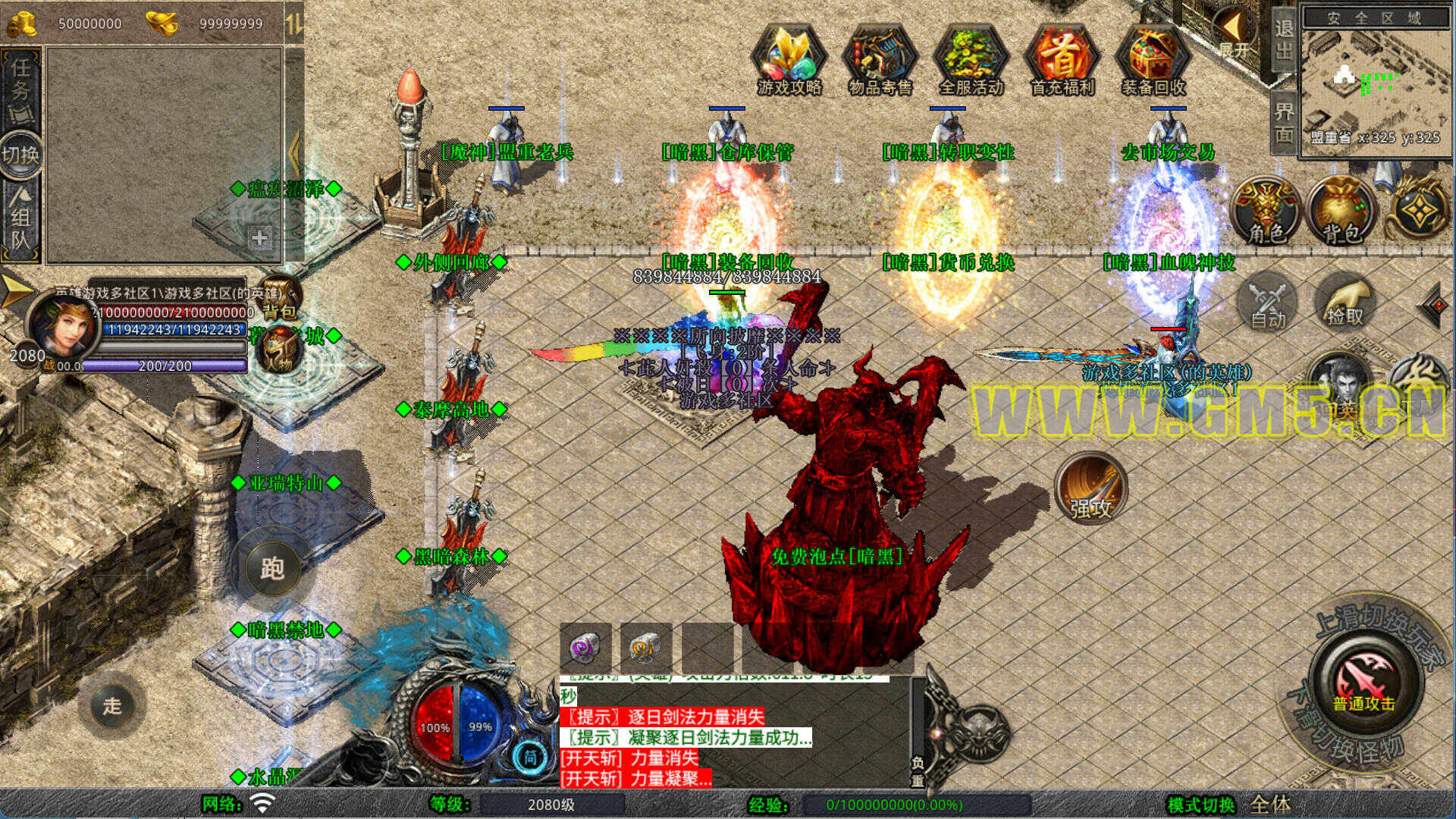Screen dimensions: 1456x819
Task: Open the 全服活动 server events icon
Action: coord(971,61)
